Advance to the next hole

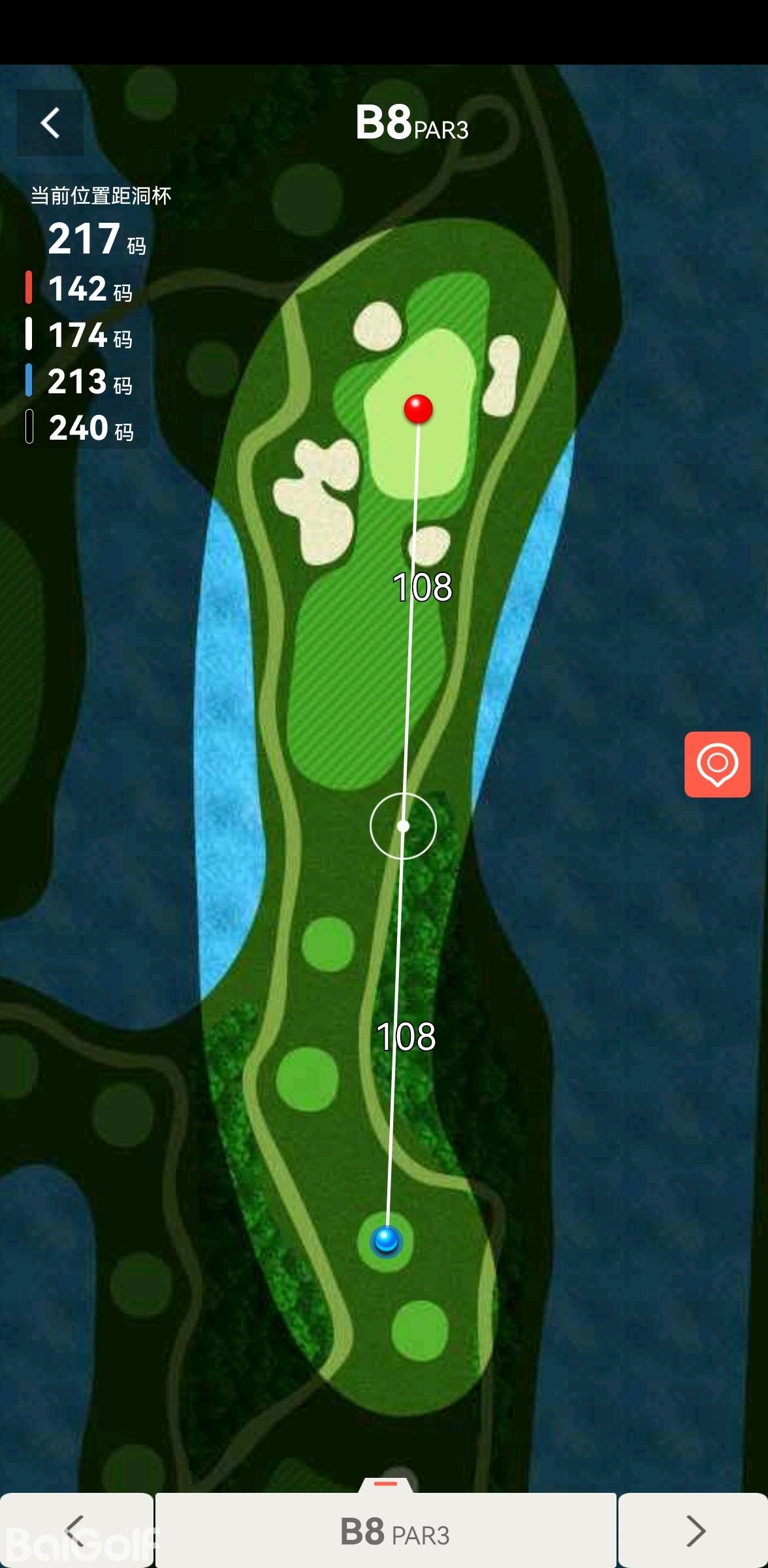tap(694, 1530)
